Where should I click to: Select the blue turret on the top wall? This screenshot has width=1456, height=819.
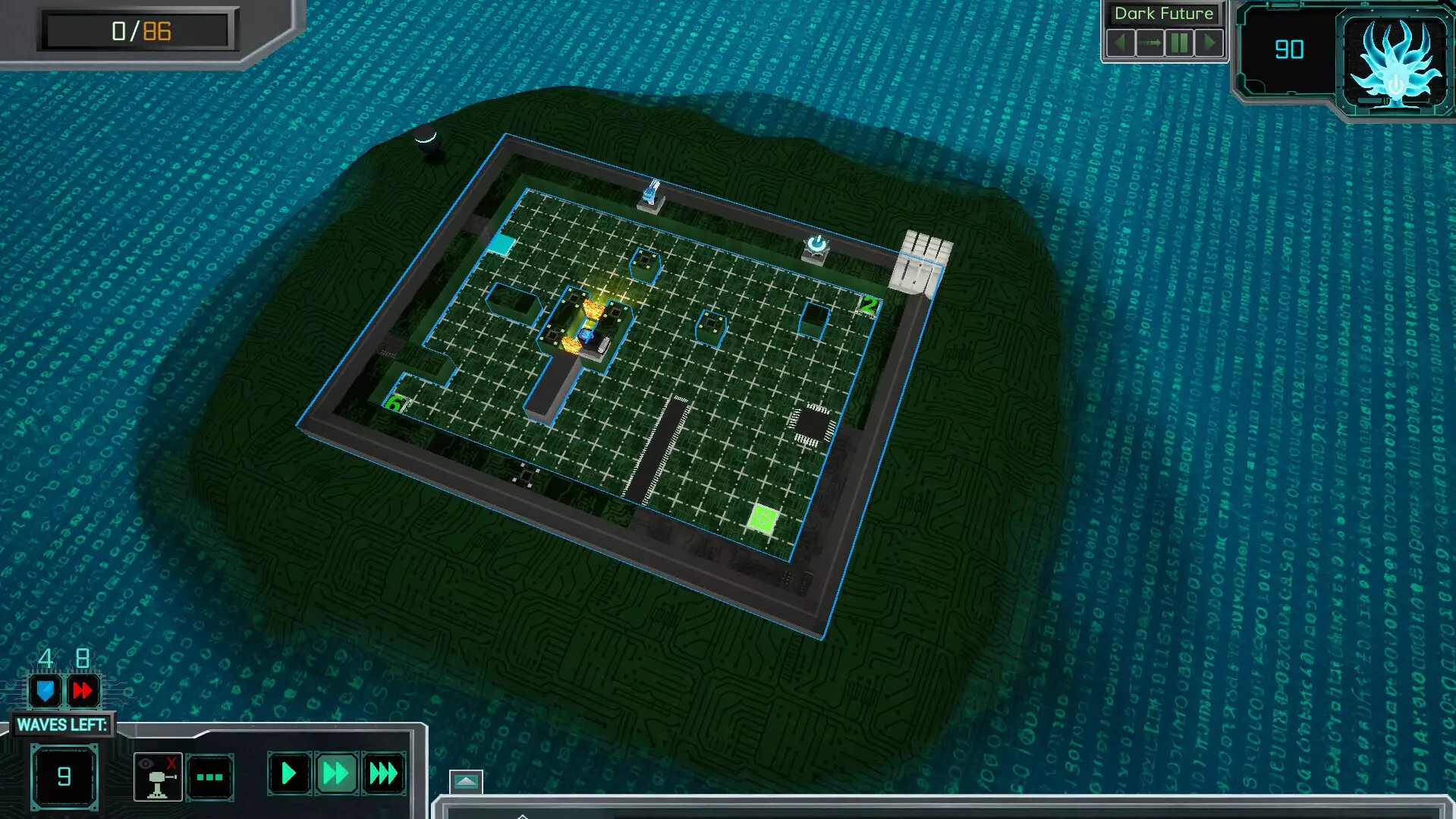point(651,194)
